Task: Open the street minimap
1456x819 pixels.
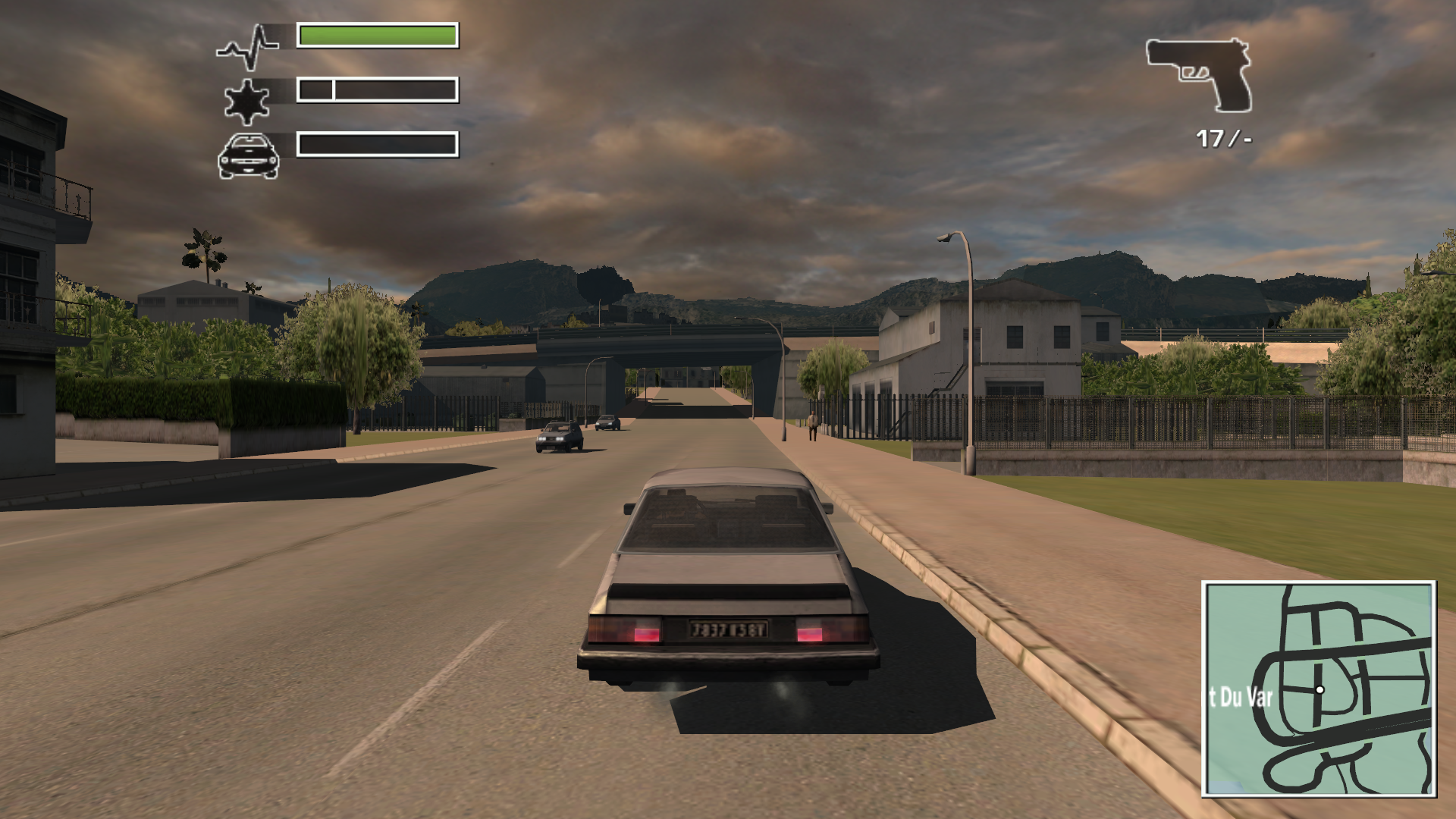Action: click(1318, 689)
